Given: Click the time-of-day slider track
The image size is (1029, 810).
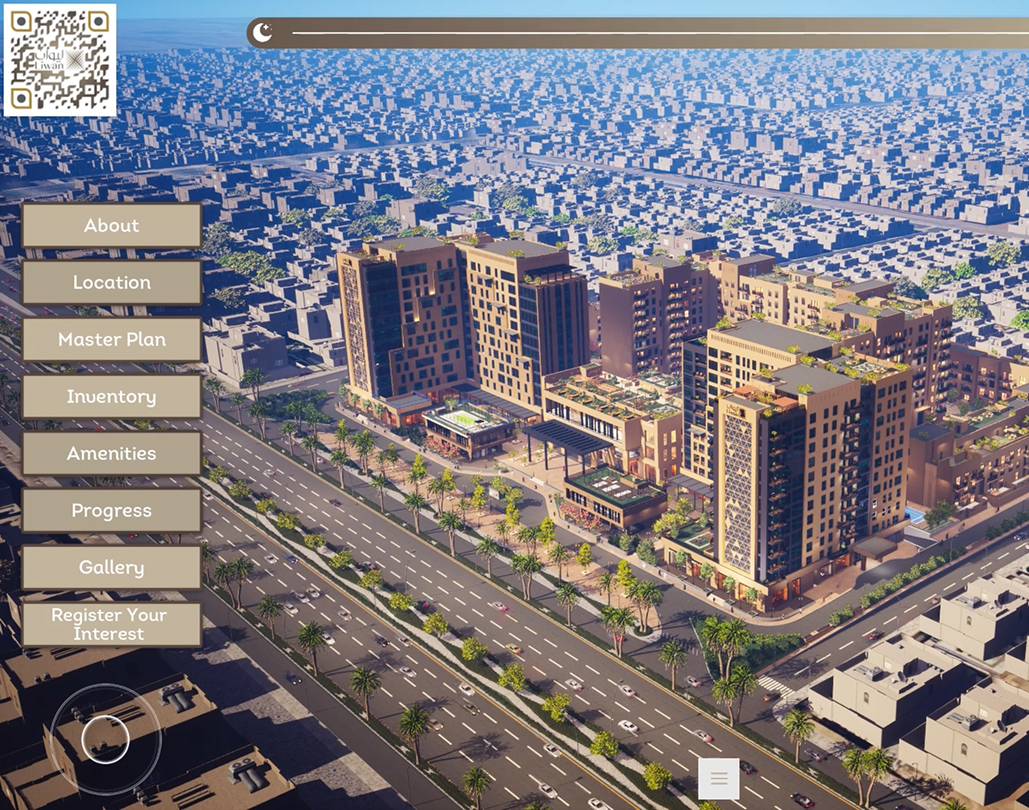Looking at the screenshot, I should coord(650,33).
